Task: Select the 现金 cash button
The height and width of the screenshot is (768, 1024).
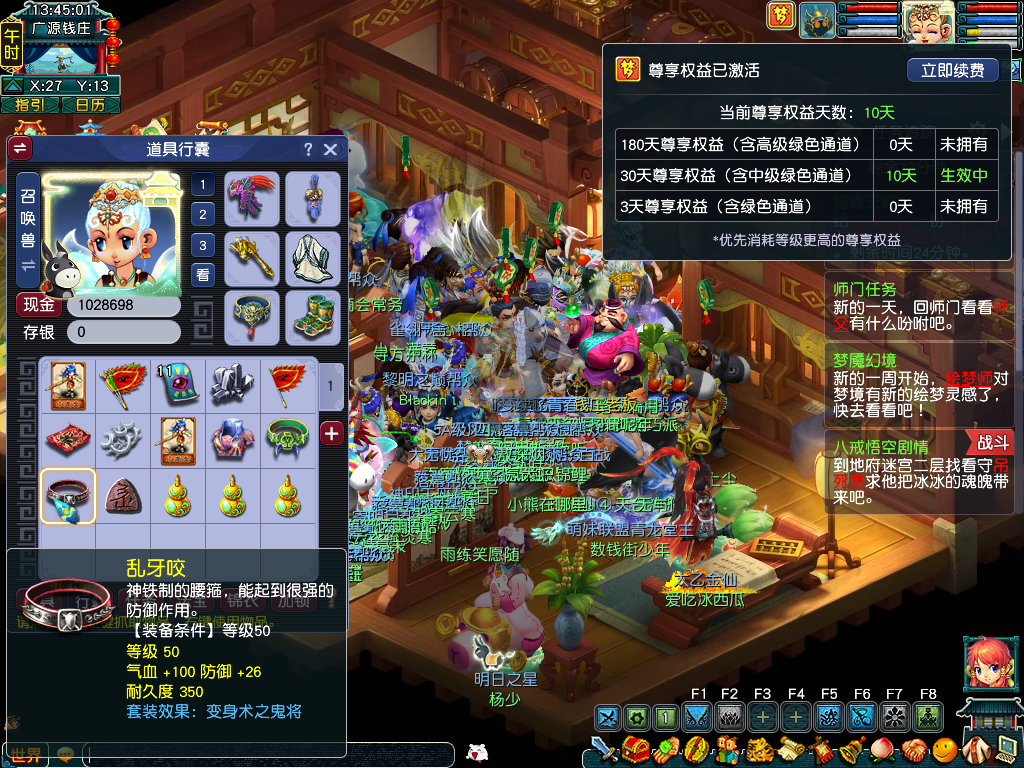Action: (x=39, y=304)
